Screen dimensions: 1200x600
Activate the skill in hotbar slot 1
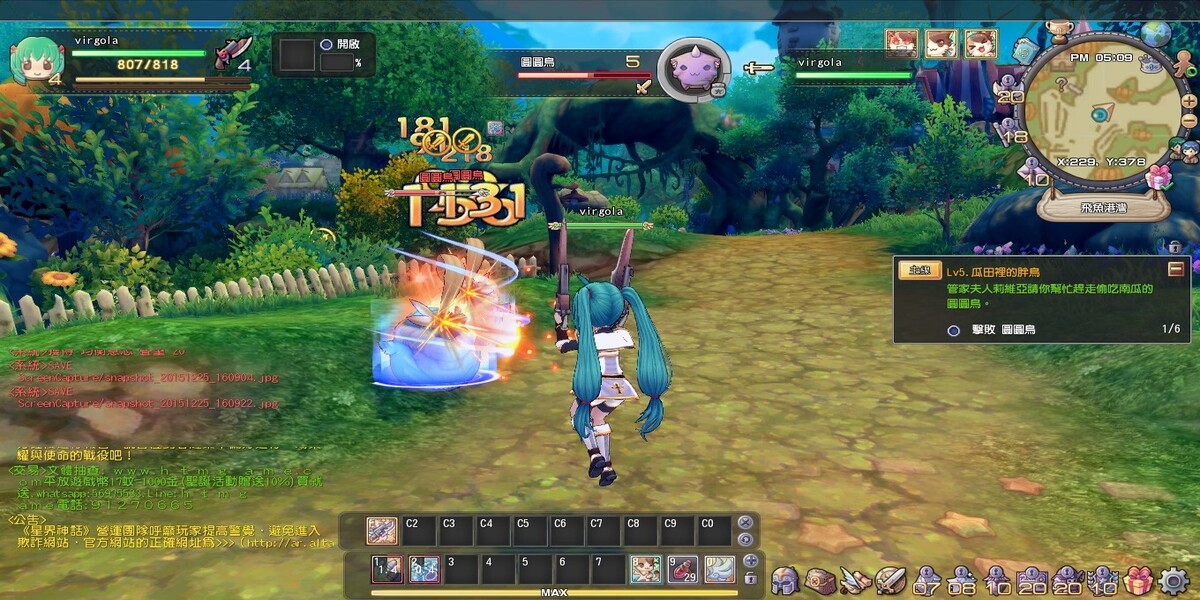tap(386, 569)
